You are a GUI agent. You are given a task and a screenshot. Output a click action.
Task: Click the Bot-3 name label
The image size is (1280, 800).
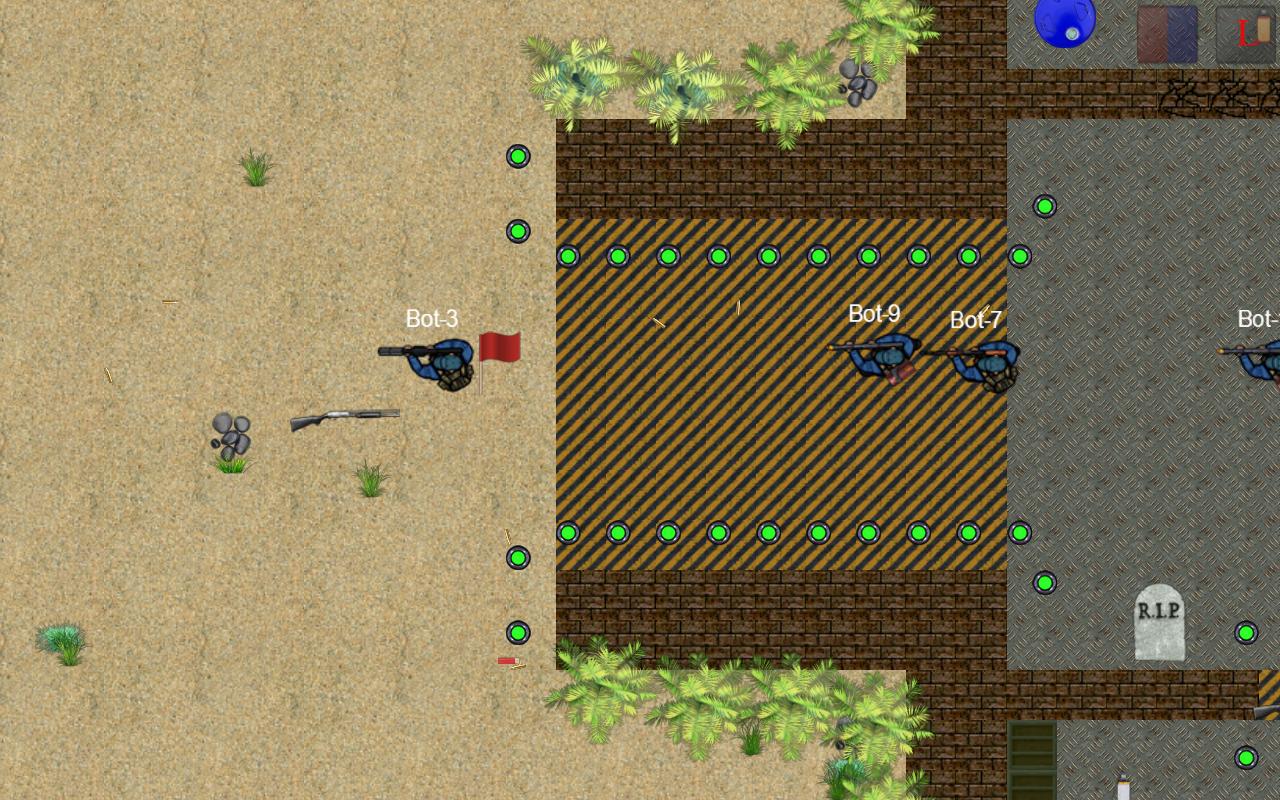(x=432, y=319)
